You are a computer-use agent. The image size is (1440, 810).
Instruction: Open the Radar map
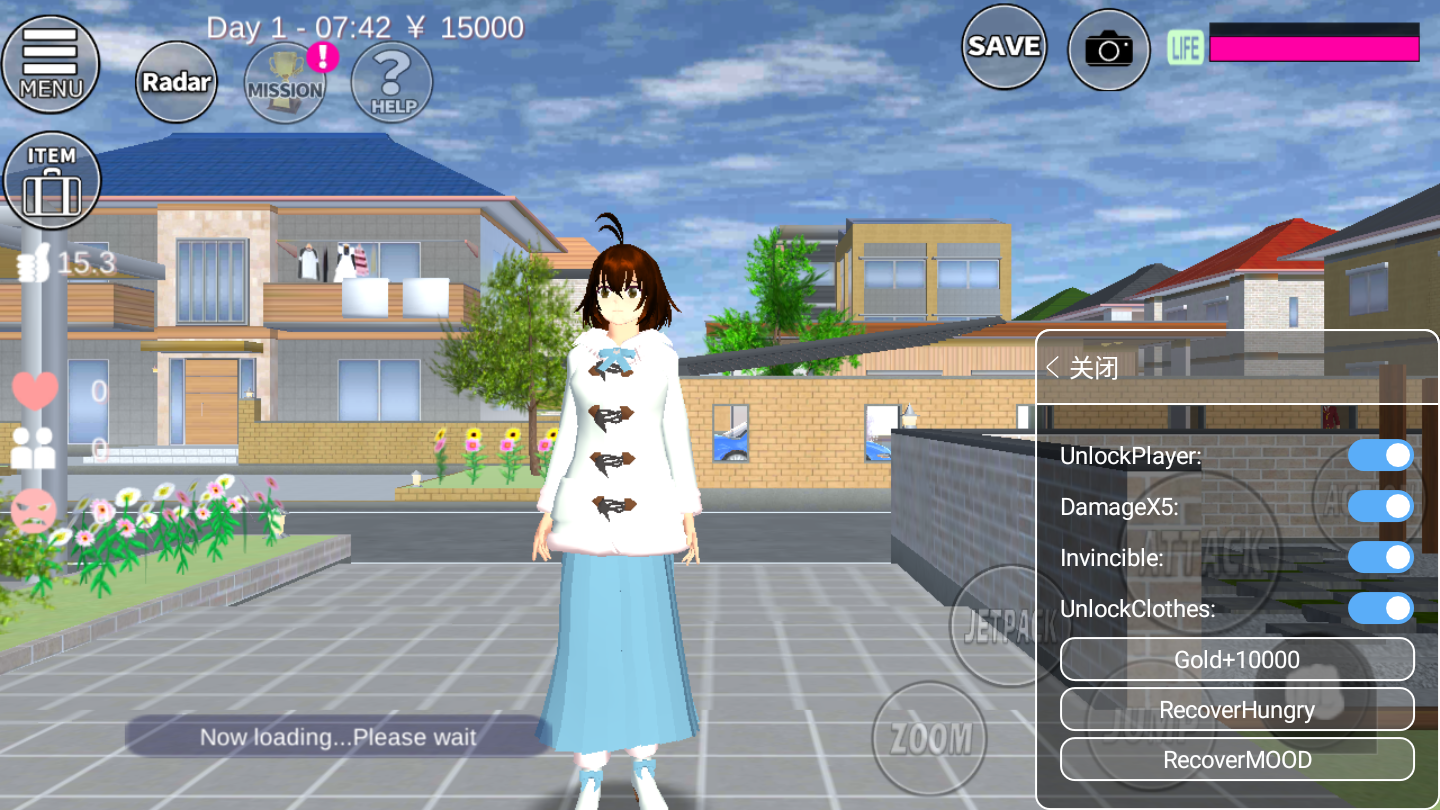coord(176,82)
